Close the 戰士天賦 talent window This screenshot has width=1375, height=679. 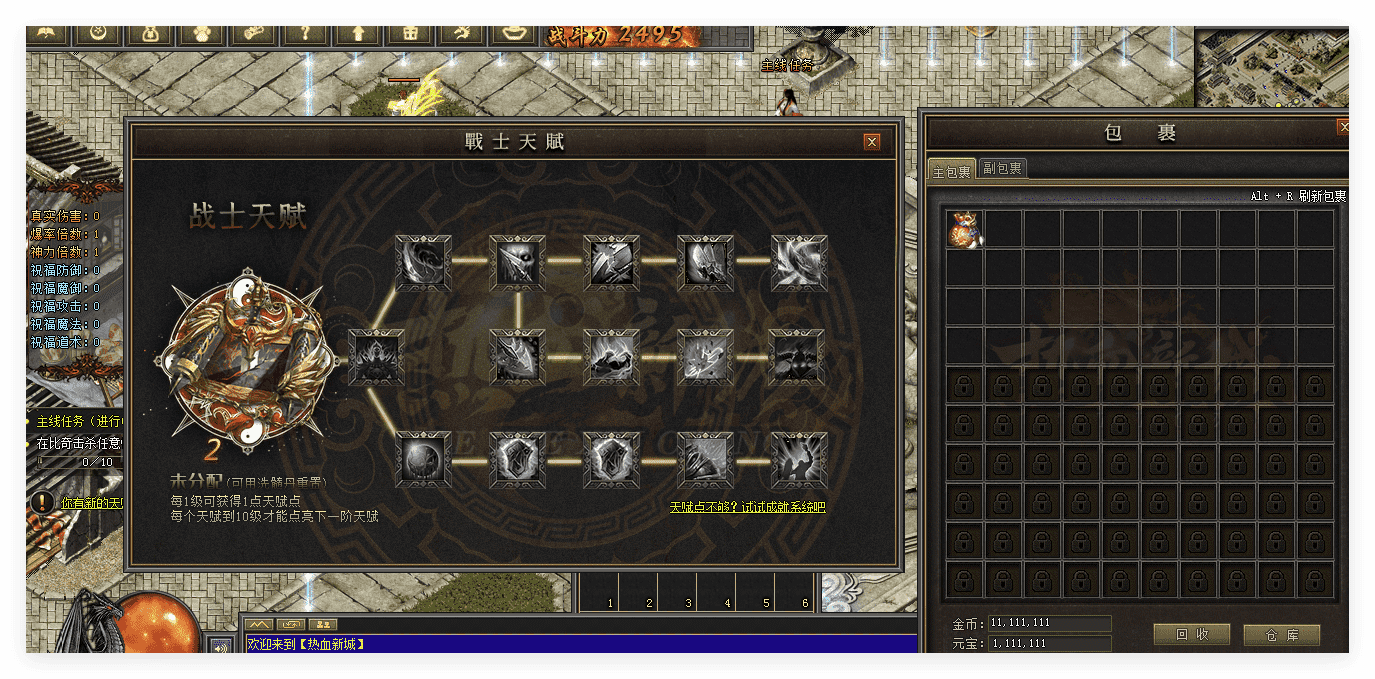click(x=872, y=142)
